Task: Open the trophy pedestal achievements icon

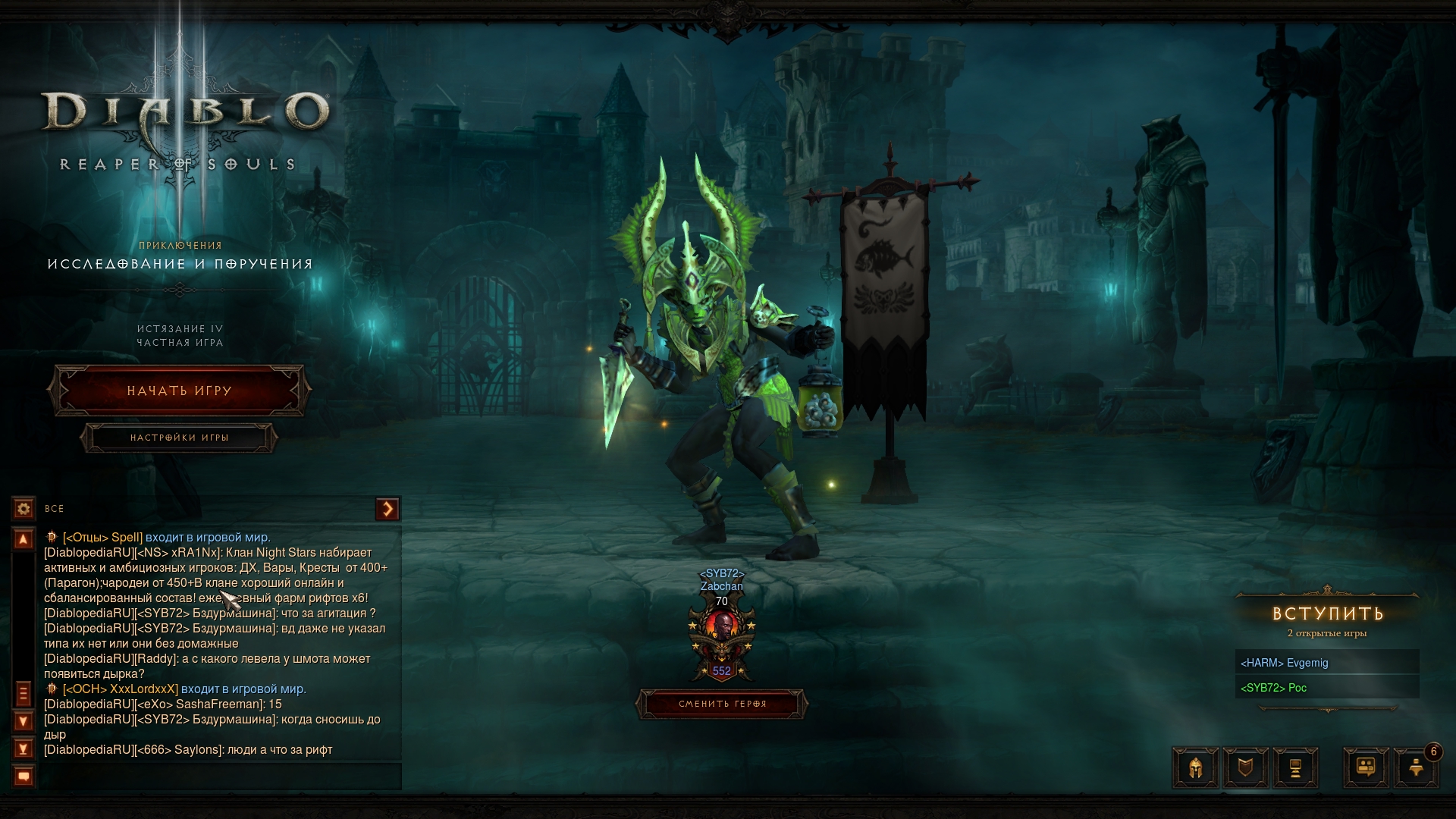Action: (1295, 767)
